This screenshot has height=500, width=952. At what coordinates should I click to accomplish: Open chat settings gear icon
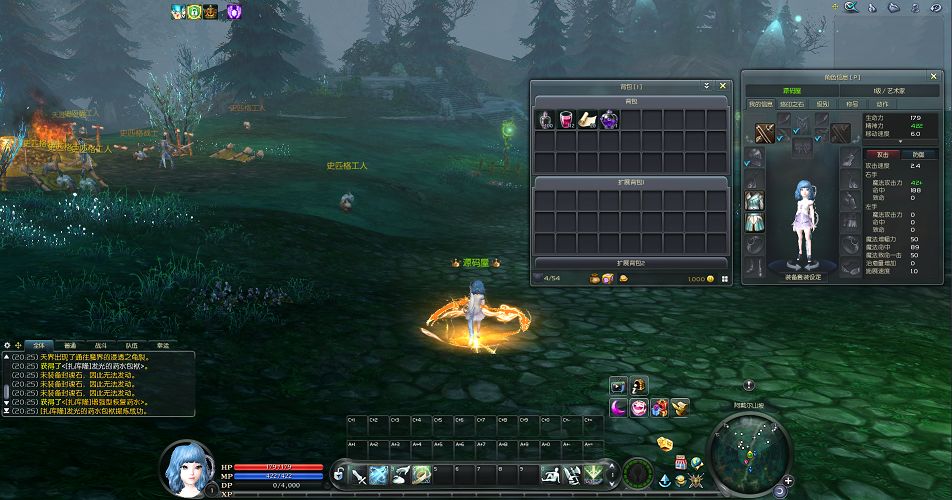click(x=7, y=345)
